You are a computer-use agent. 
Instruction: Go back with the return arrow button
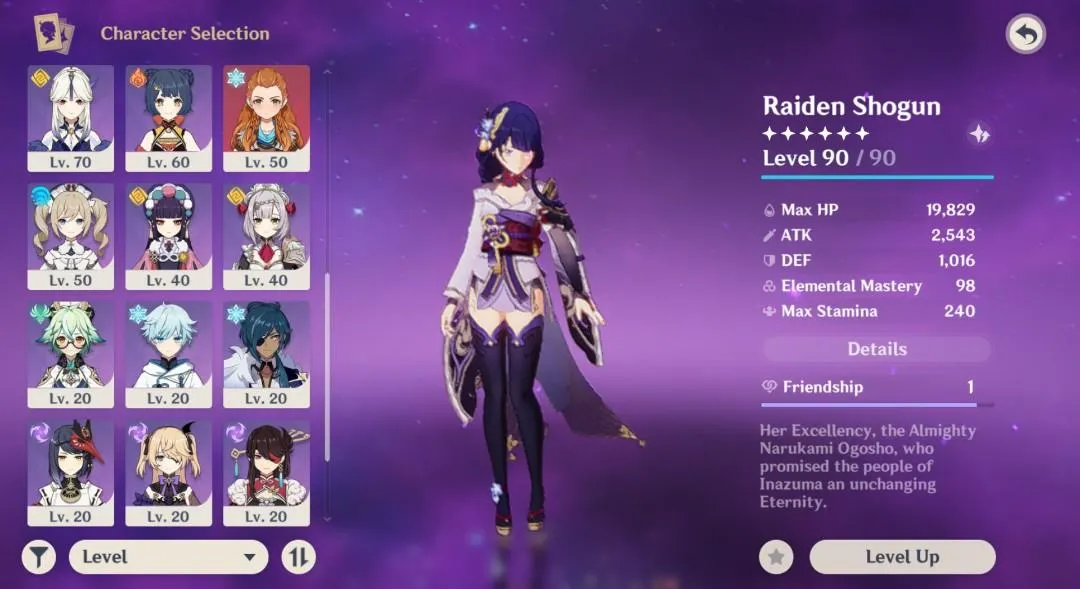point(1025,34)
